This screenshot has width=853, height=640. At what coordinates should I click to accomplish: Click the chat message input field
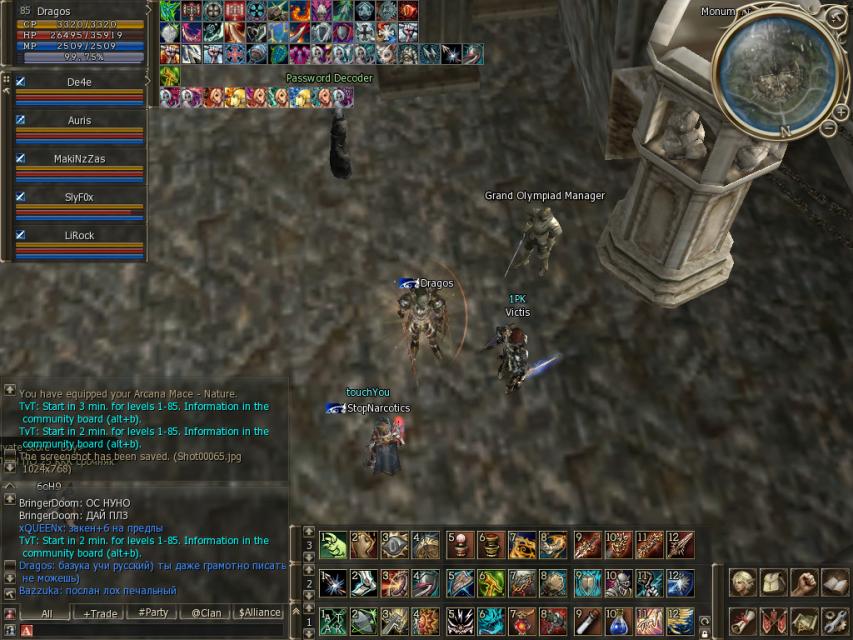tap(160, 631)
